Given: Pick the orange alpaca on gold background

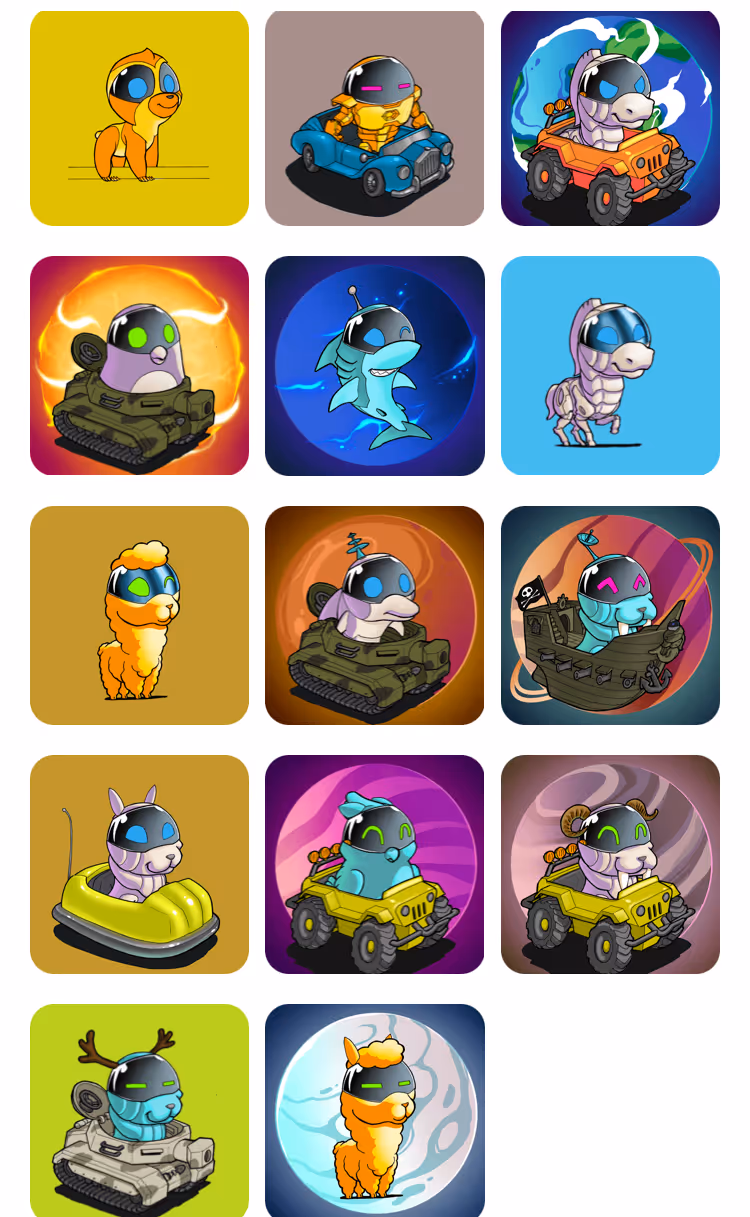Looking at the screenshot, I should click(139, 615).
